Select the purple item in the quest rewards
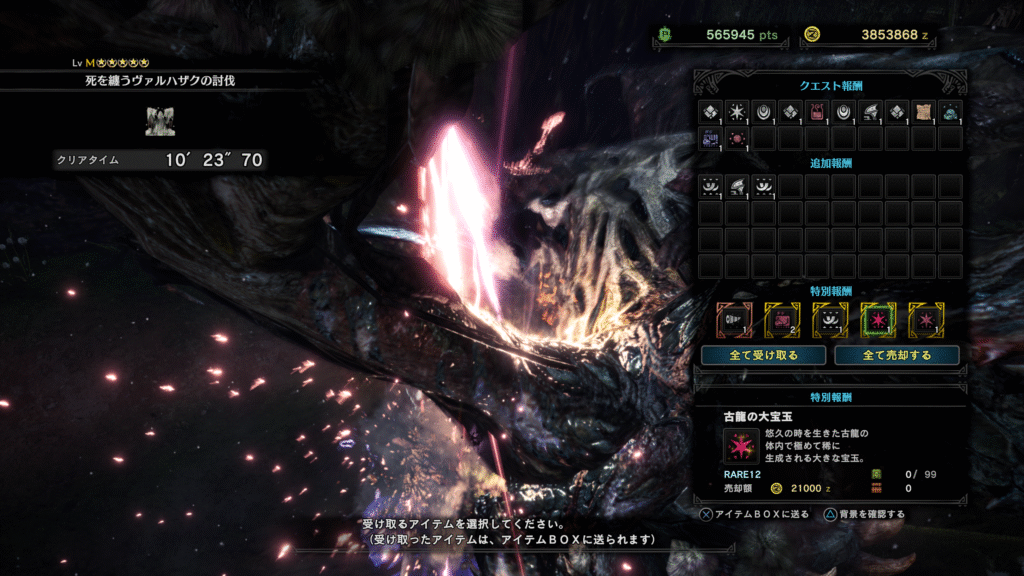The image size is (1024, 576). (710, 138)
